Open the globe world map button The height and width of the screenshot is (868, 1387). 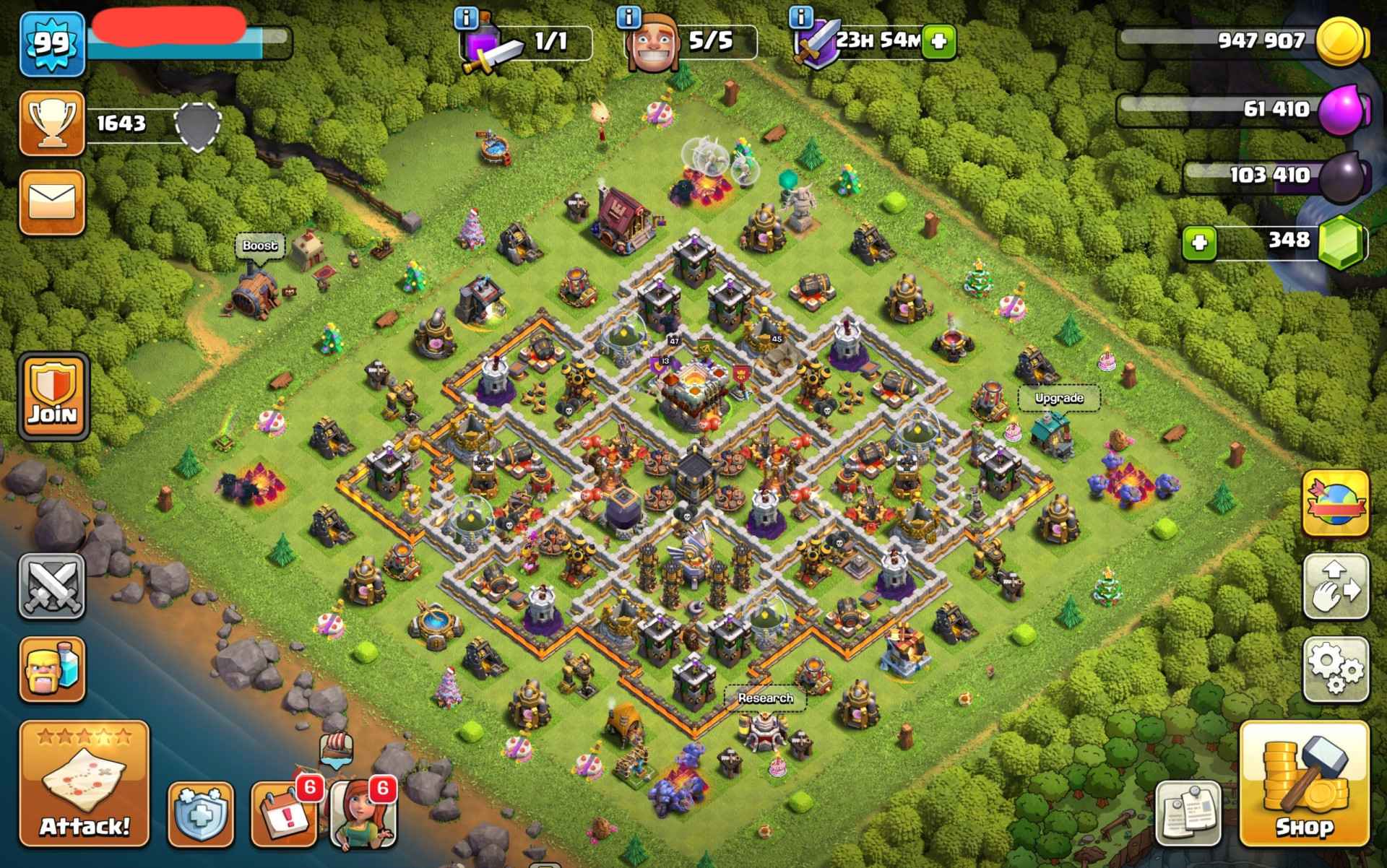1336,503
